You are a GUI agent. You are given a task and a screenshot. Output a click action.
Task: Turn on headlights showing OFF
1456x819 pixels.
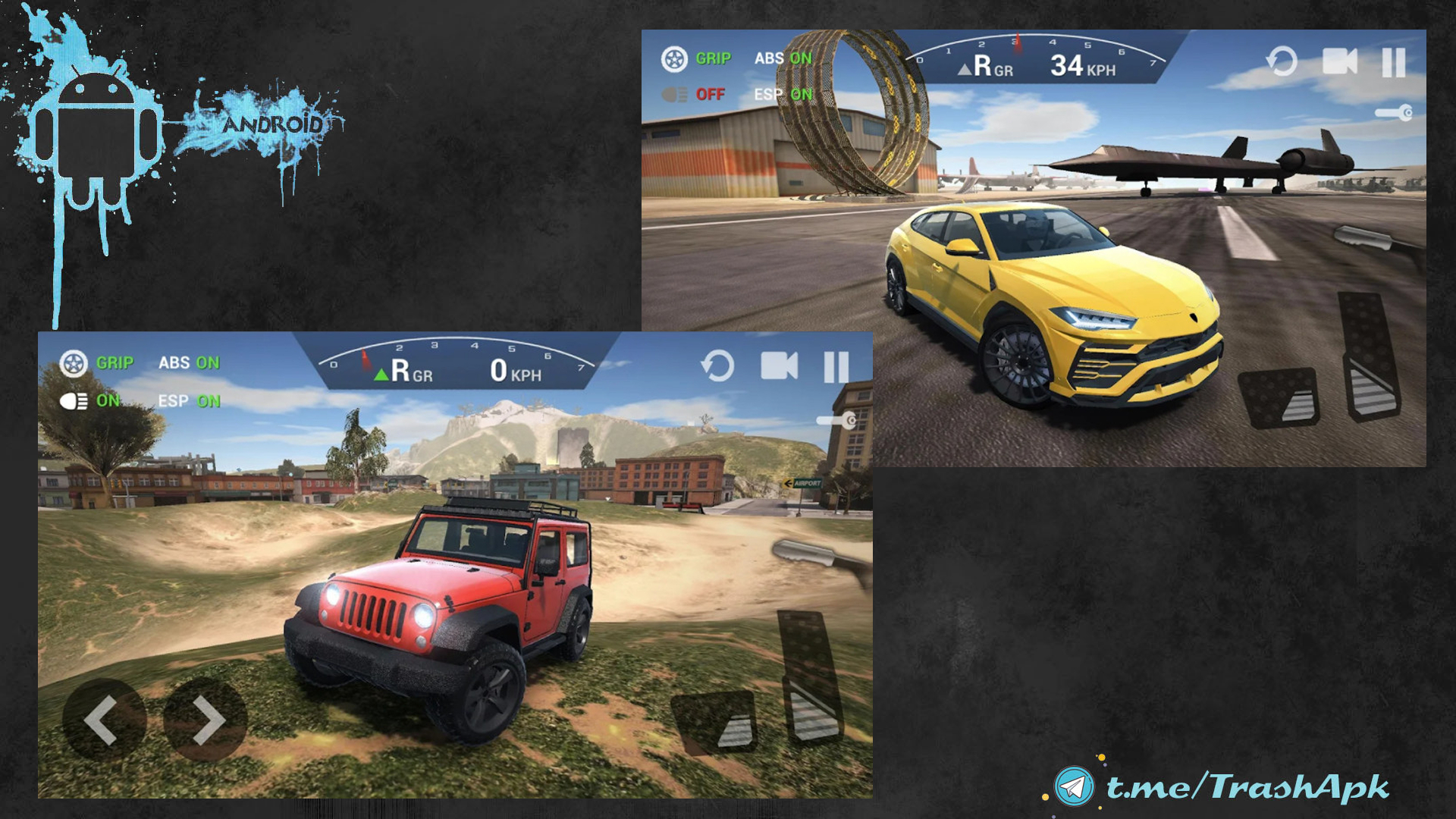pyautogui.click(x=693, y=95)
